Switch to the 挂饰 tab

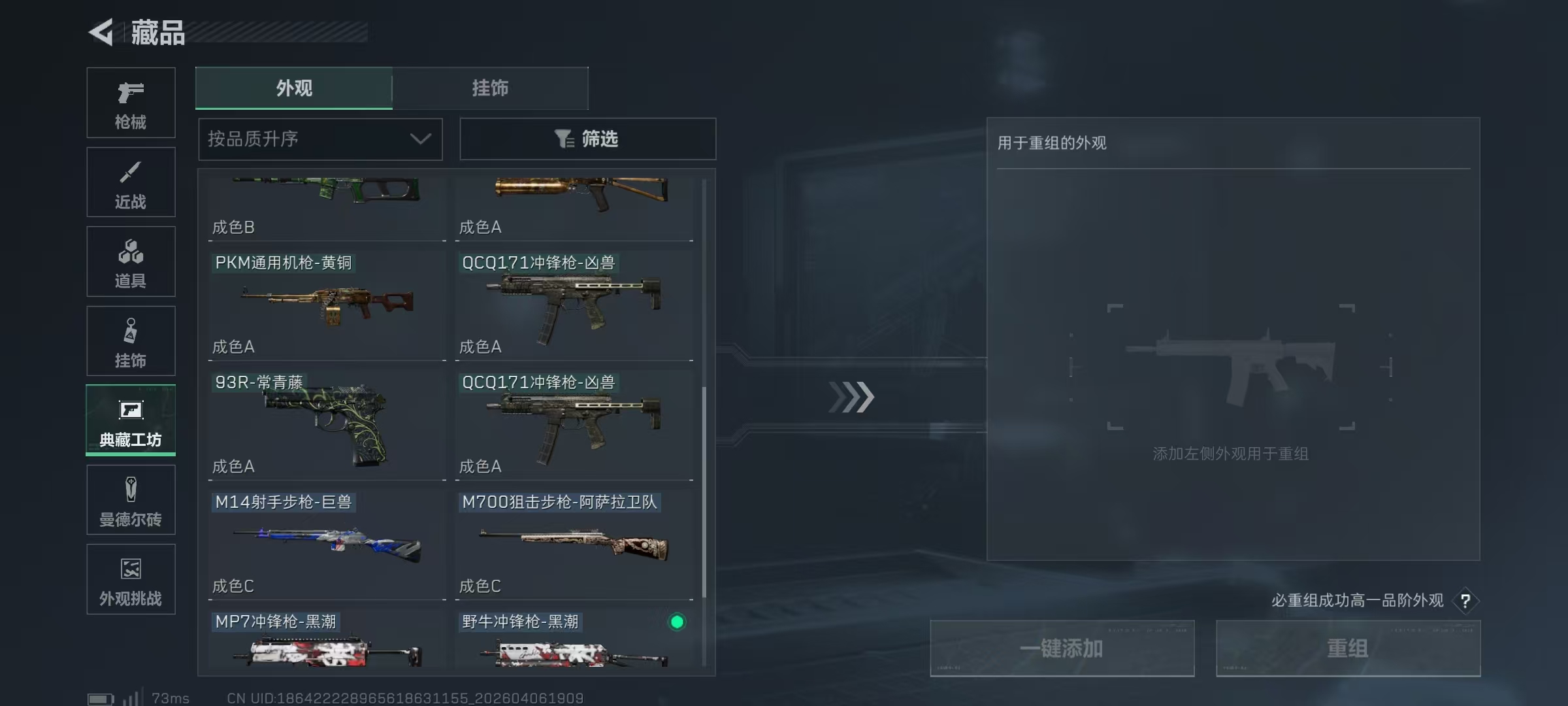tap(489, 88)
